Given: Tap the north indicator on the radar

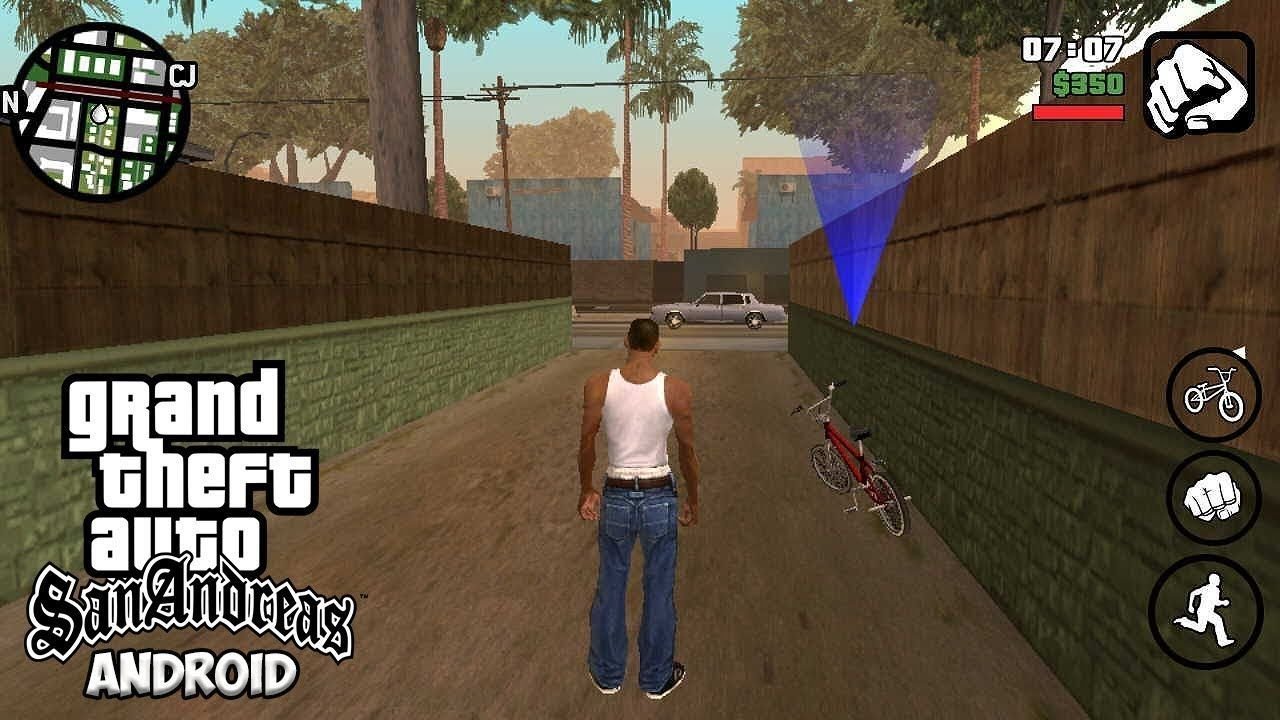Looking at the screenshot, I should pyautogui.click(x=14, y=100).
